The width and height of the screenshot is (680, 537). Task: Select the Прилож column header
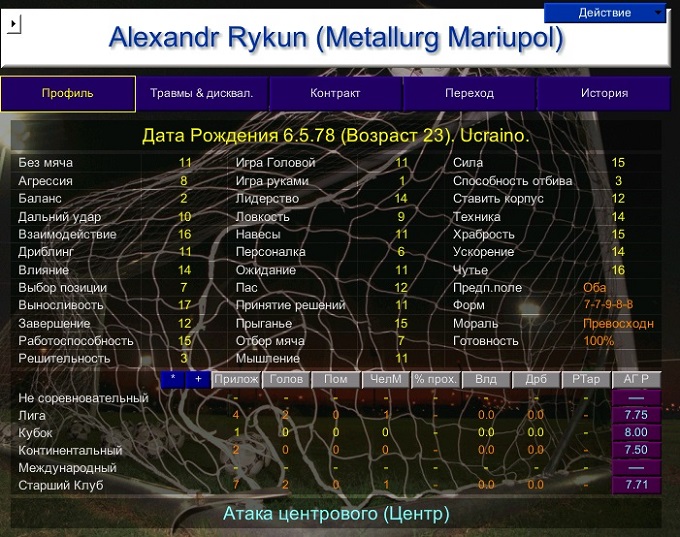[x=236, y=379]
